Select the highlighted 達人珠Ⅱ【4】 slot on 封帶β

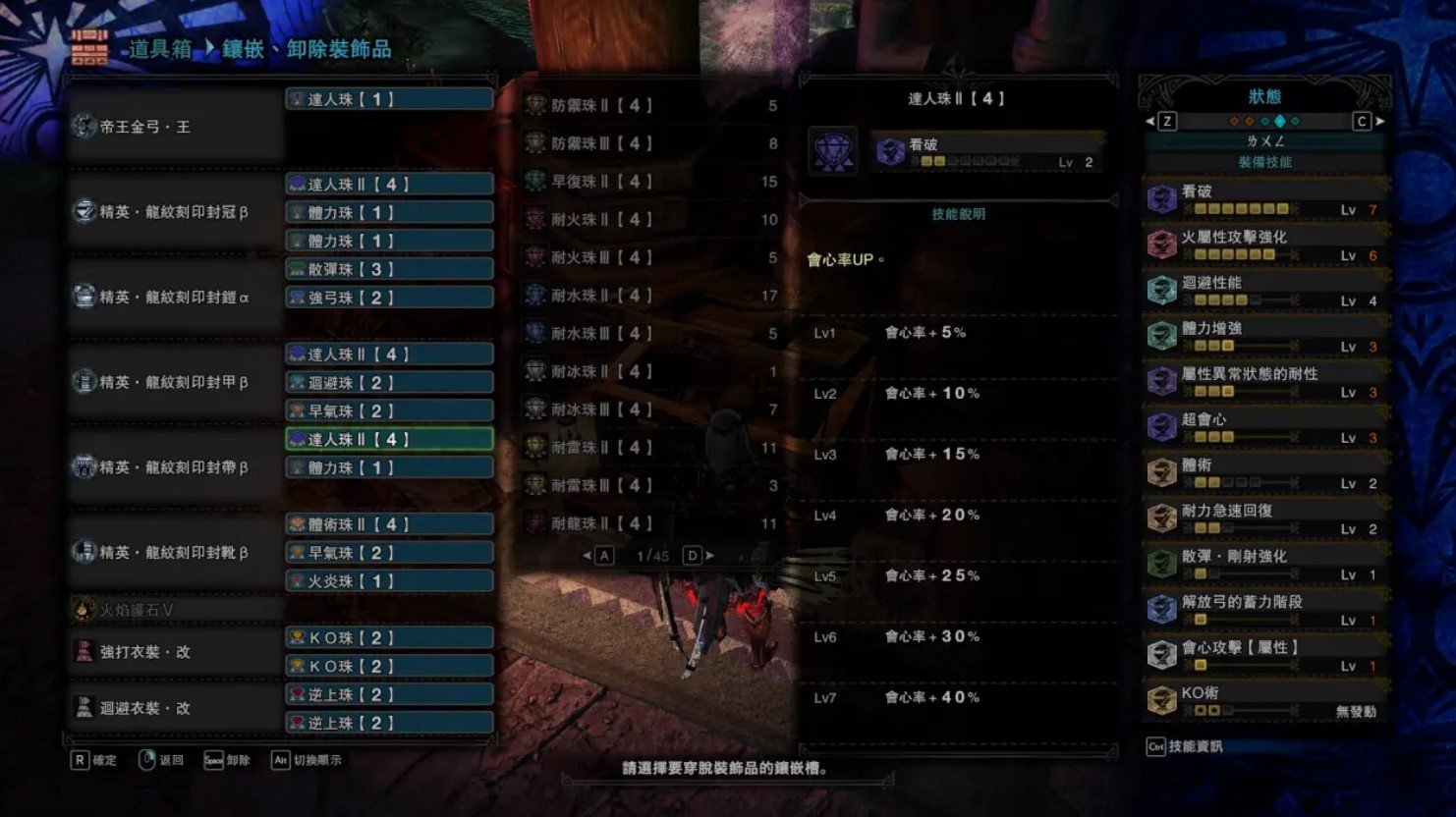tap(389, 439)
